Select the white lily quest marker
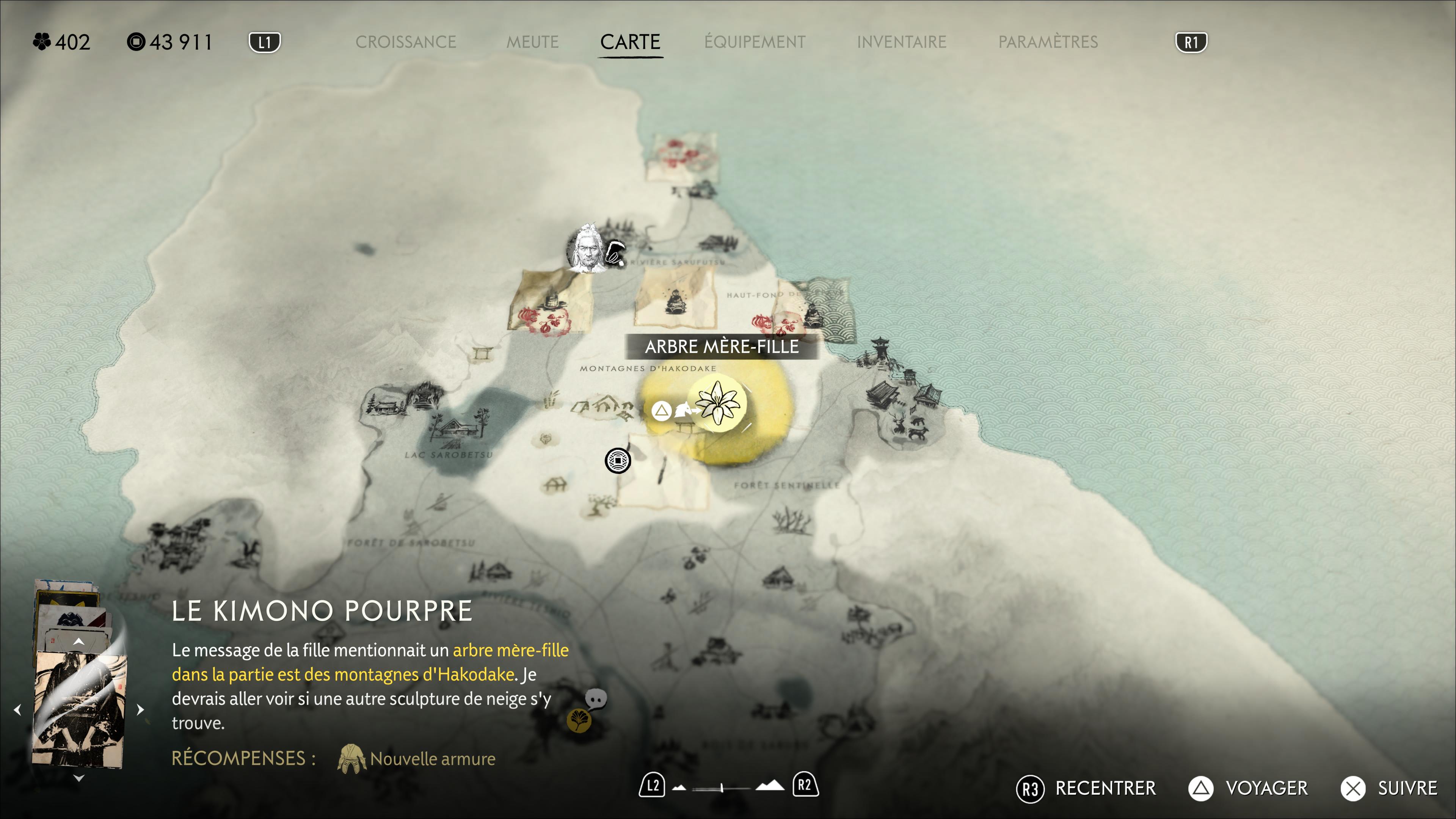This screenshot has width=1456, height=819. [717, 403]
